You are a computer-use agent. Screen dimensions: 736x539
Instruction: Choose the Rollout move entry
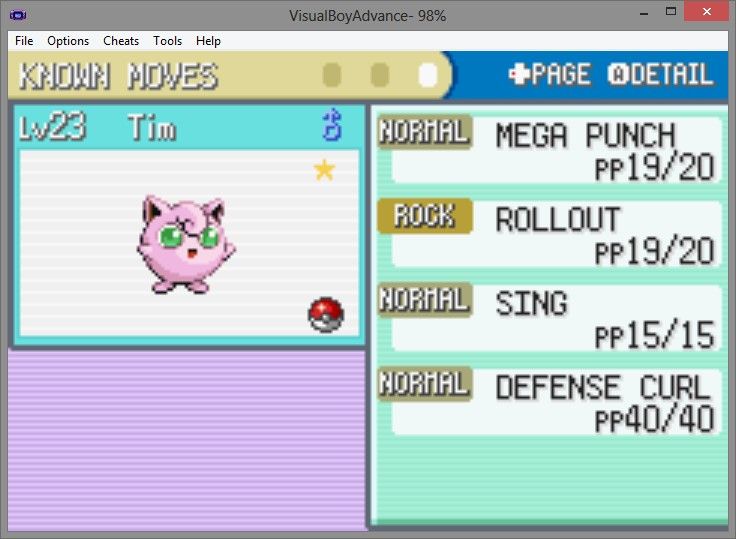tap(550, 234)
